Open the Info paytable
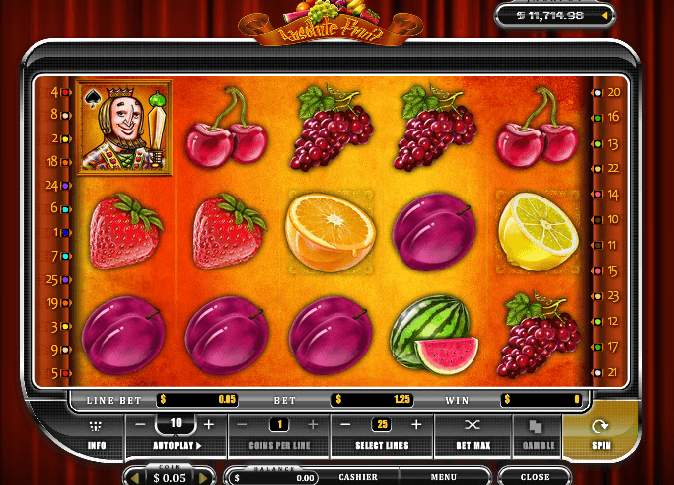674x485 pixels. coord(97,433)
